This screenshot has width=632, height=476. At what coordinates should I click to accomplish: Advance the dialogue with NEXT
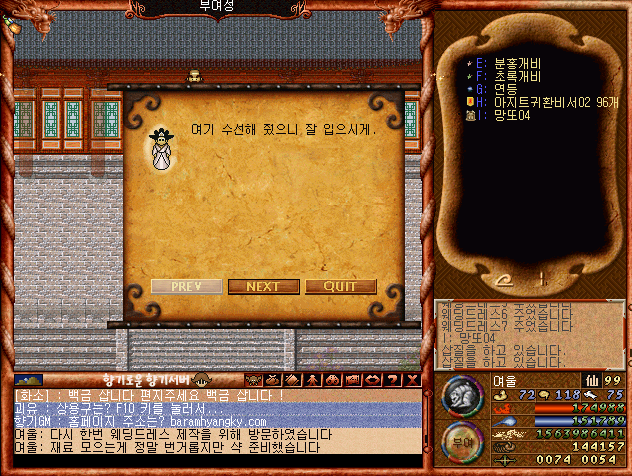(x=264, y=286)
